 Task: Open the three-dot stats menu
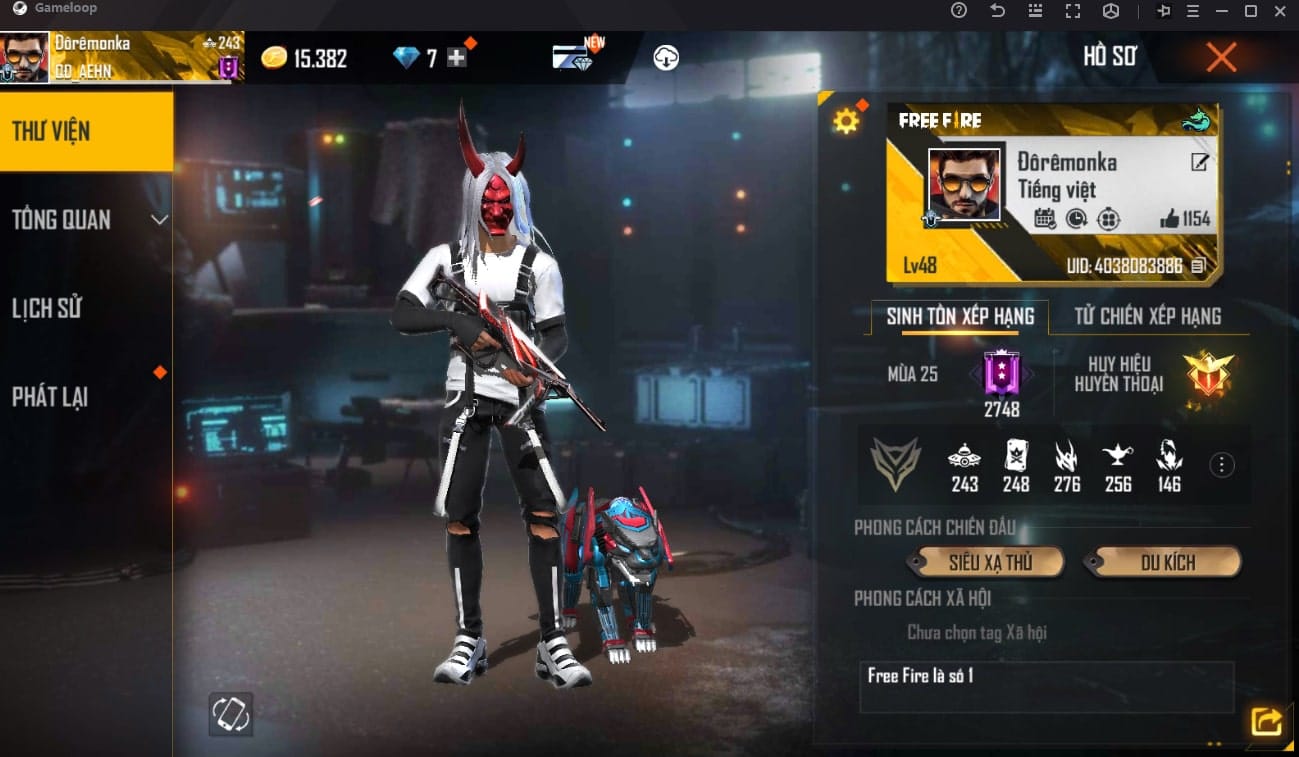[x=1221, y=464]
